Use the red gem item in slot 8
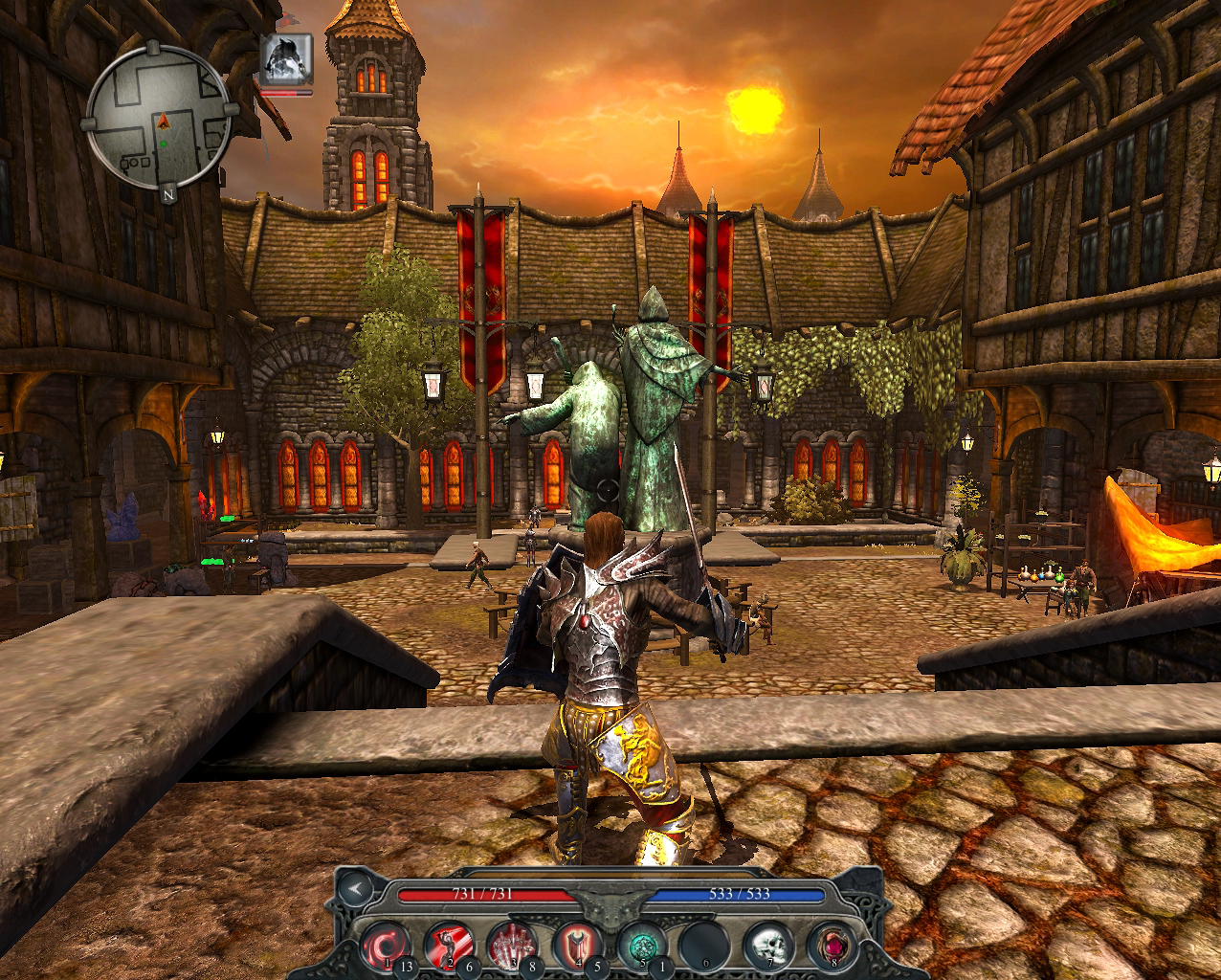Screen dimensions: 1221x980 click(x=831, y=946)
